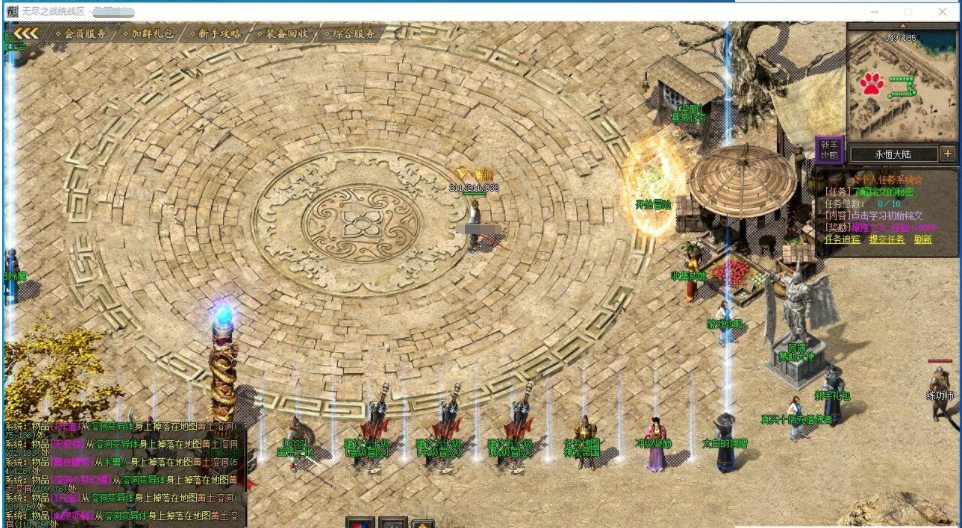Collapse the top menu with the triple-arrow button

pyautogui.click(x=24, y=33)
